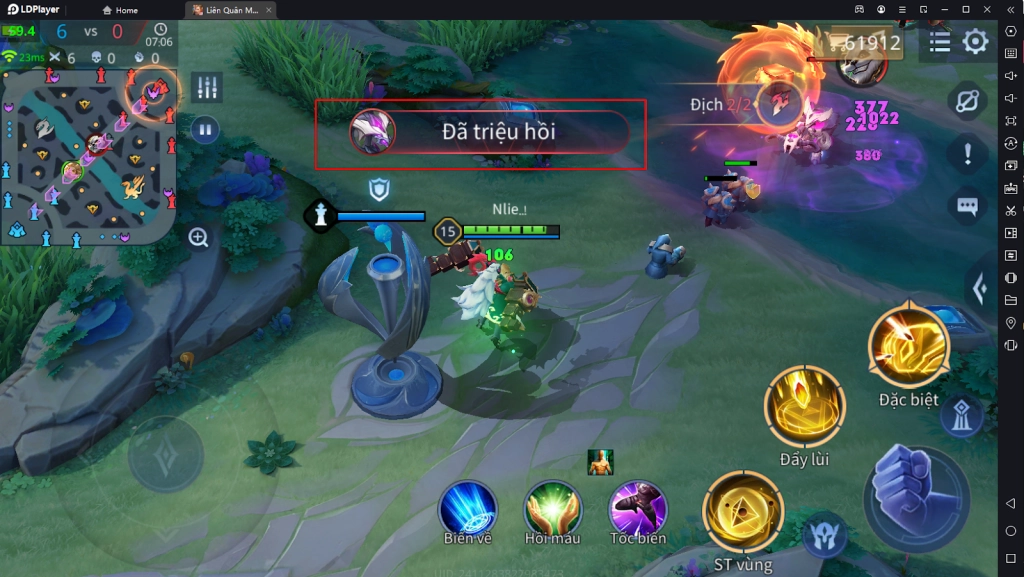Cast the ST vùng ability
The image size is (1024, 577).
743,512
